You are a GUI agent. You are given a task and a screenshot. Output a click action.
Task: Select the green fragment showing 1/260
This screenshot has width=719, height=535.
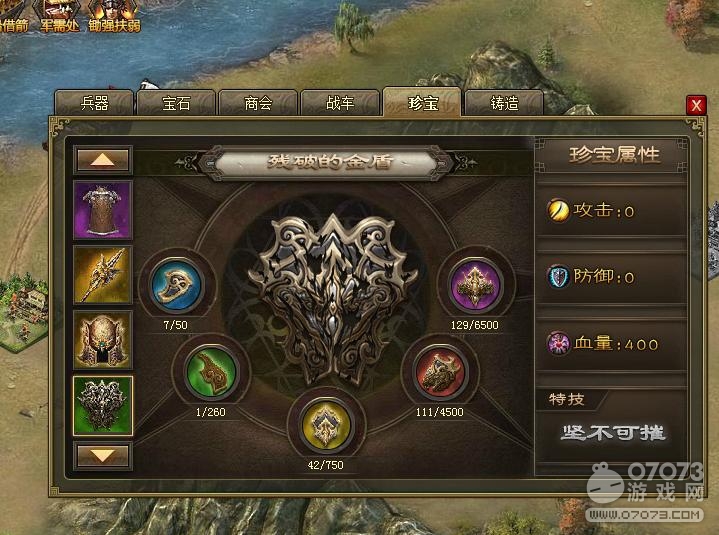(x=213, y=372)
